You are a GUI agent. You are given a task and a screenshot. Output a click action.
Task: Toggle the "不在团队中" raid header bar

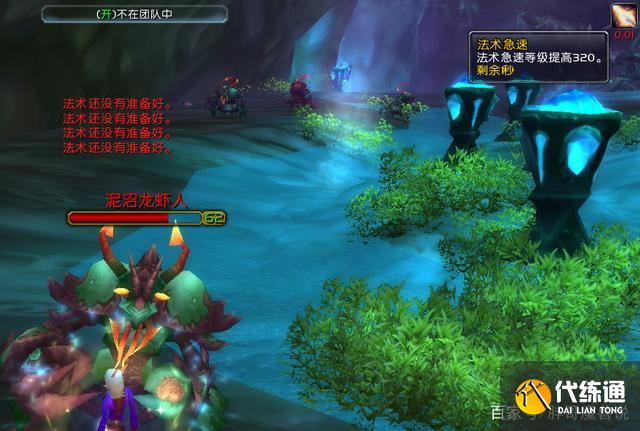pos(135,14)
